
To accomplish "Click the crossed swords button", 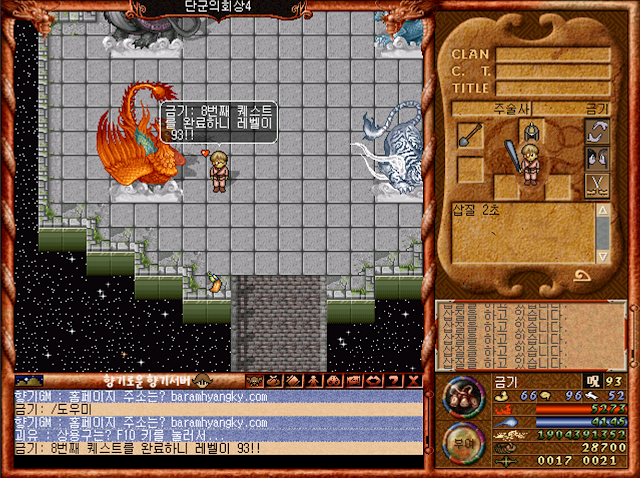I will pos(597,185).
